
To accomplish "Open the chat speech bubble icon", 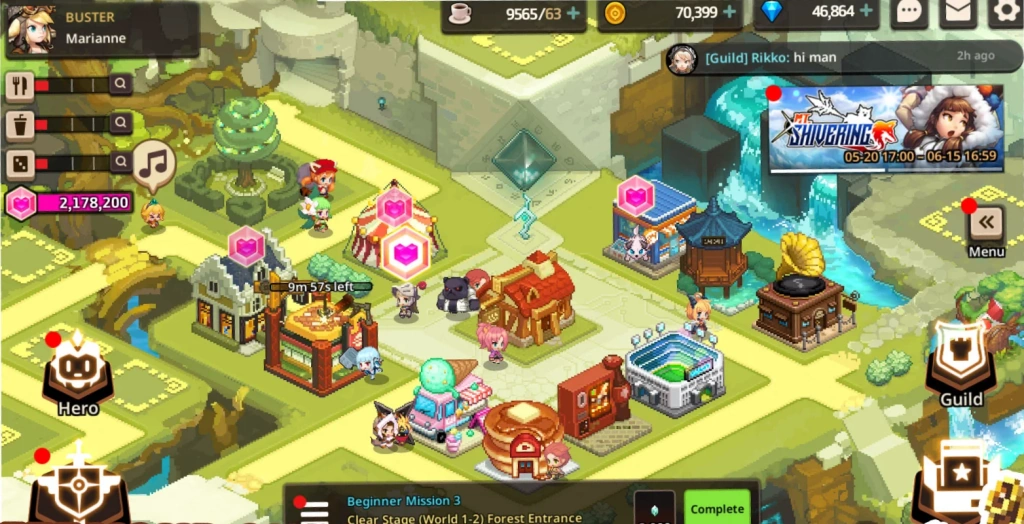I will click(909, 13).
